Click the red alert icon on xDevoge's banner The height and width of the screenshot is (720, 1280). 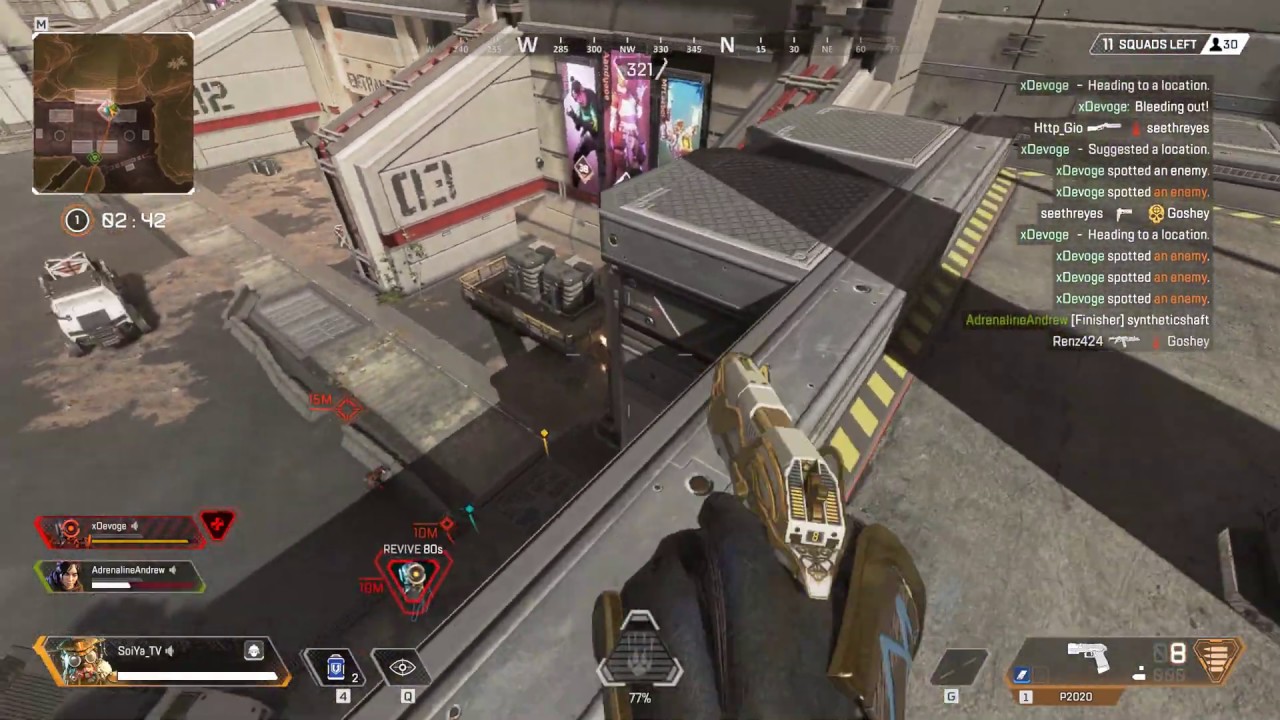(x=218, y=524)
